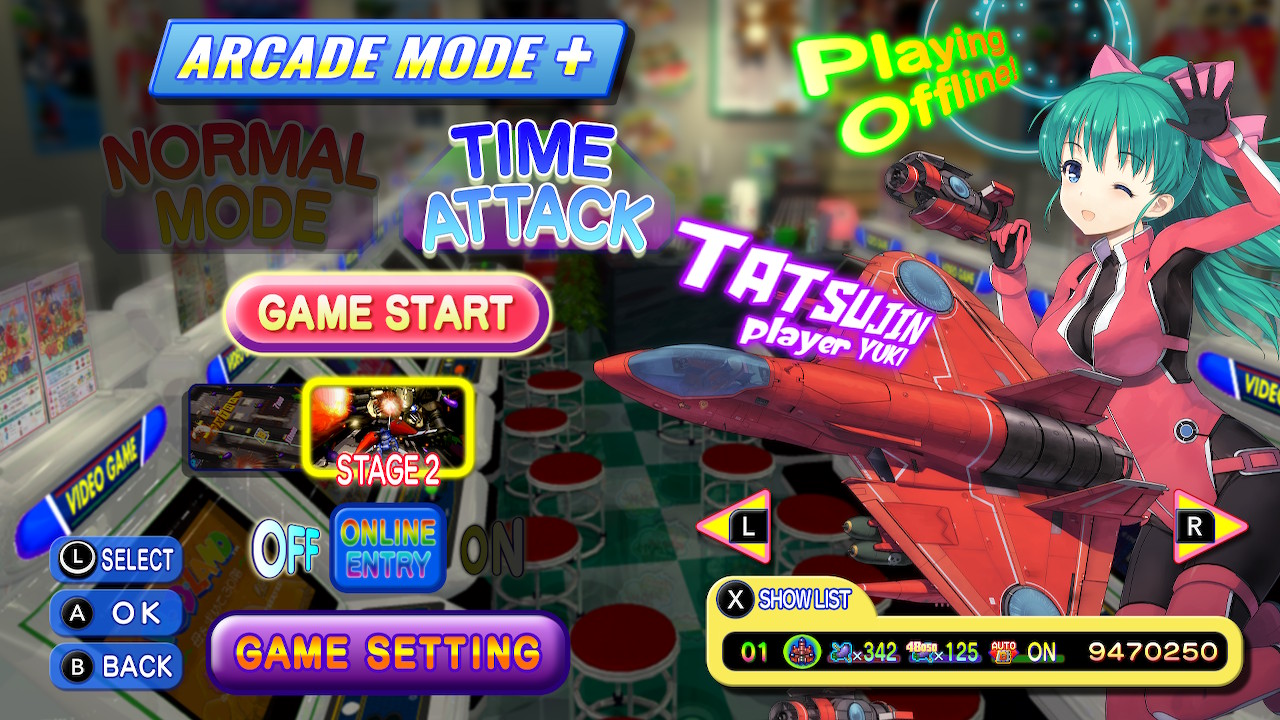
Task: Click the player ship icon in status bar
Action: click(801, 650)
